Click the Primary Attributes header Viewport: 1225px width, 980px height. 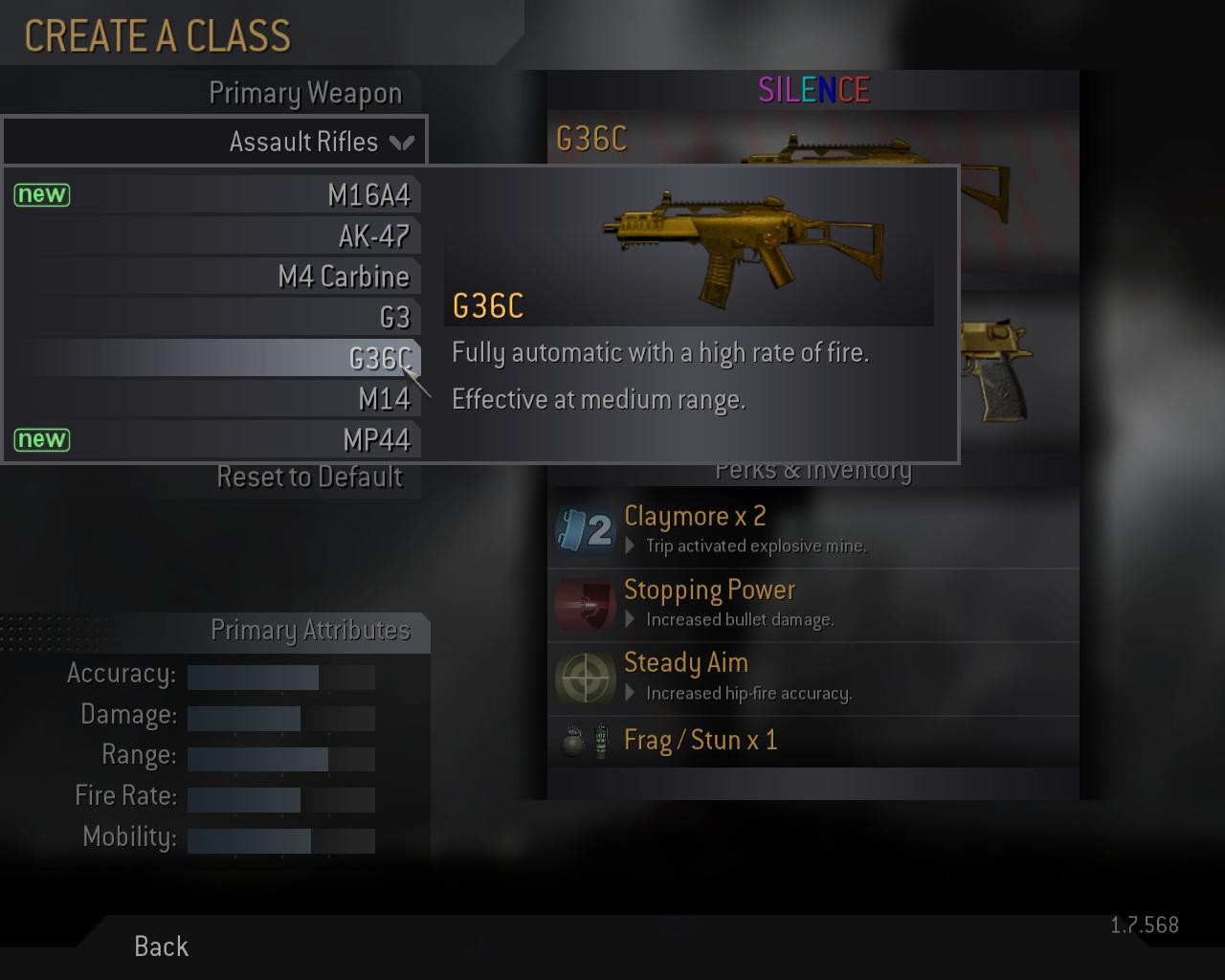pos(311,631)
